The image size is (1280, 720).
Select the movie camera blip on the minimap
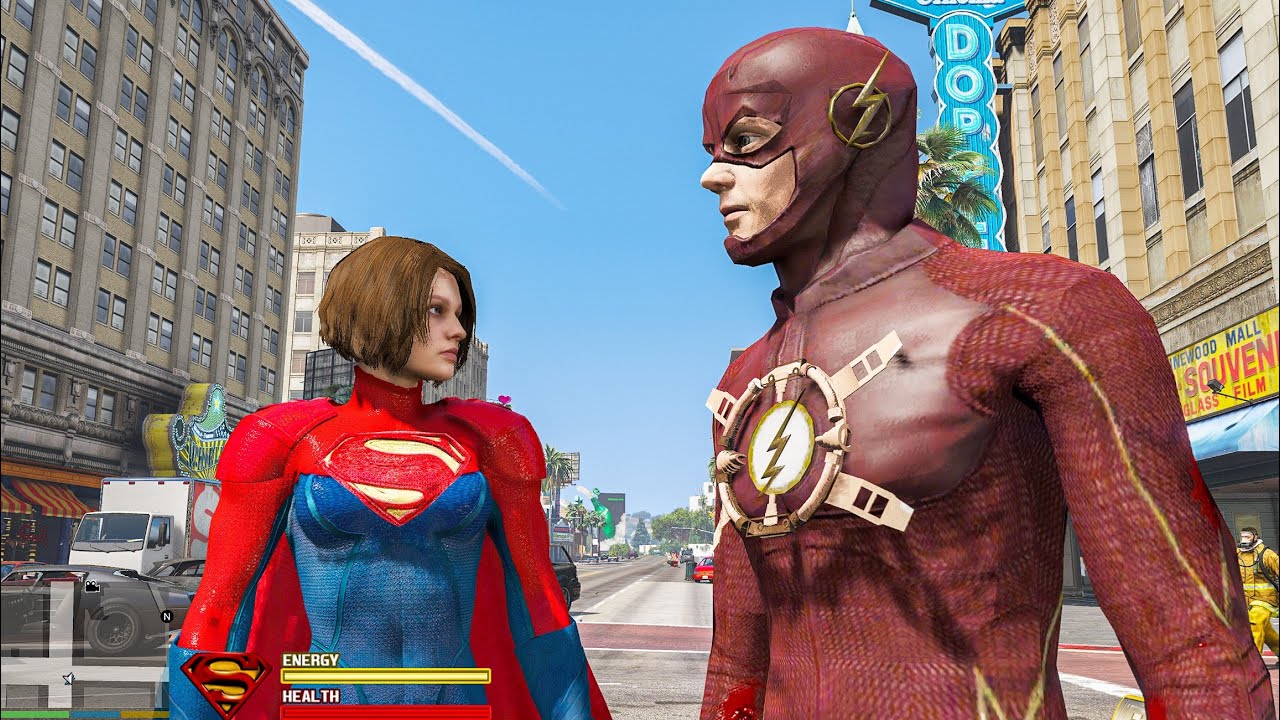tap(93, 588)
